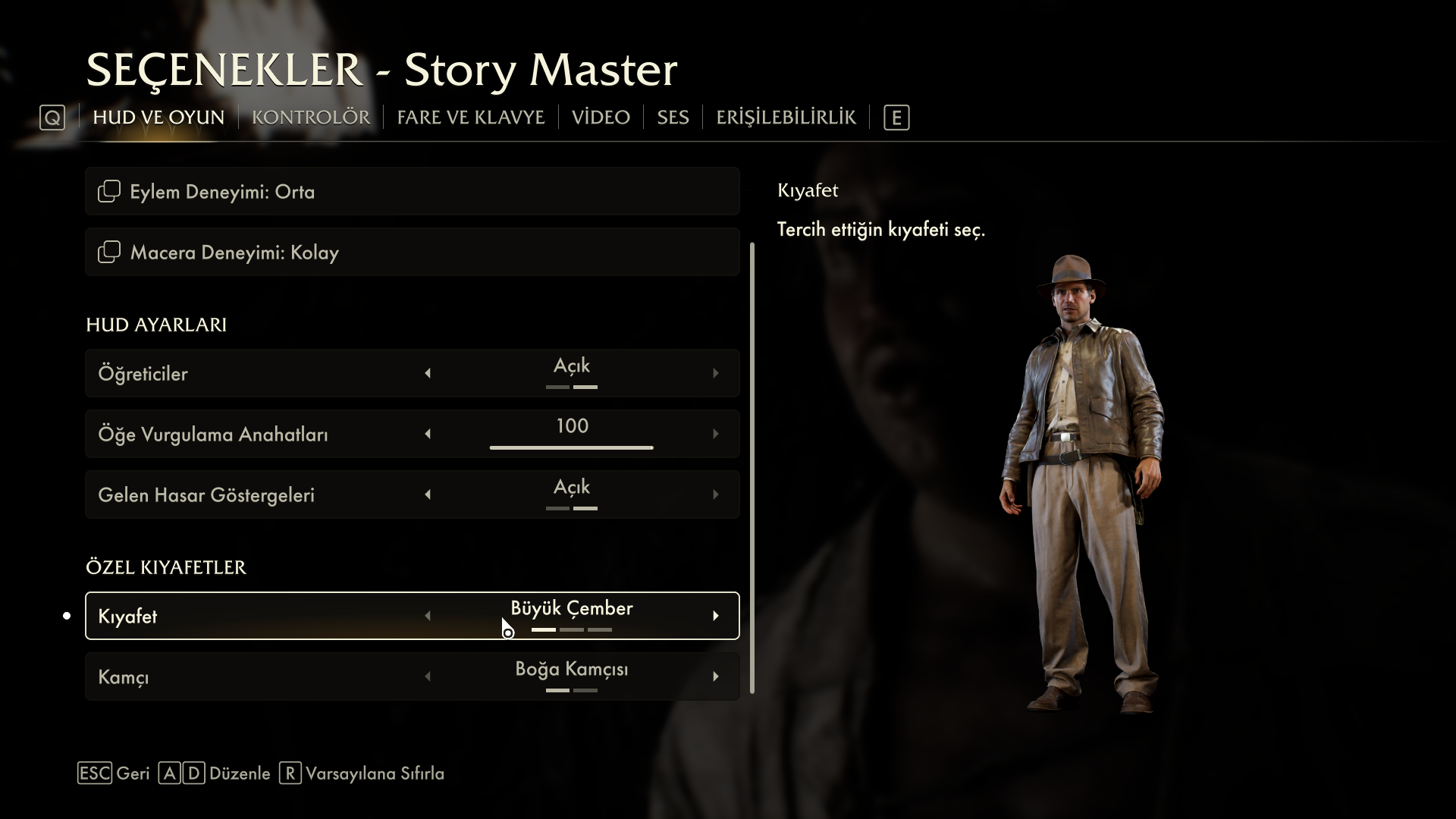Adjust the Öğe Vurgulama Anahatları slider
Screen dimensions: 1456x819
pyautogui.click(x=571, y=447)
